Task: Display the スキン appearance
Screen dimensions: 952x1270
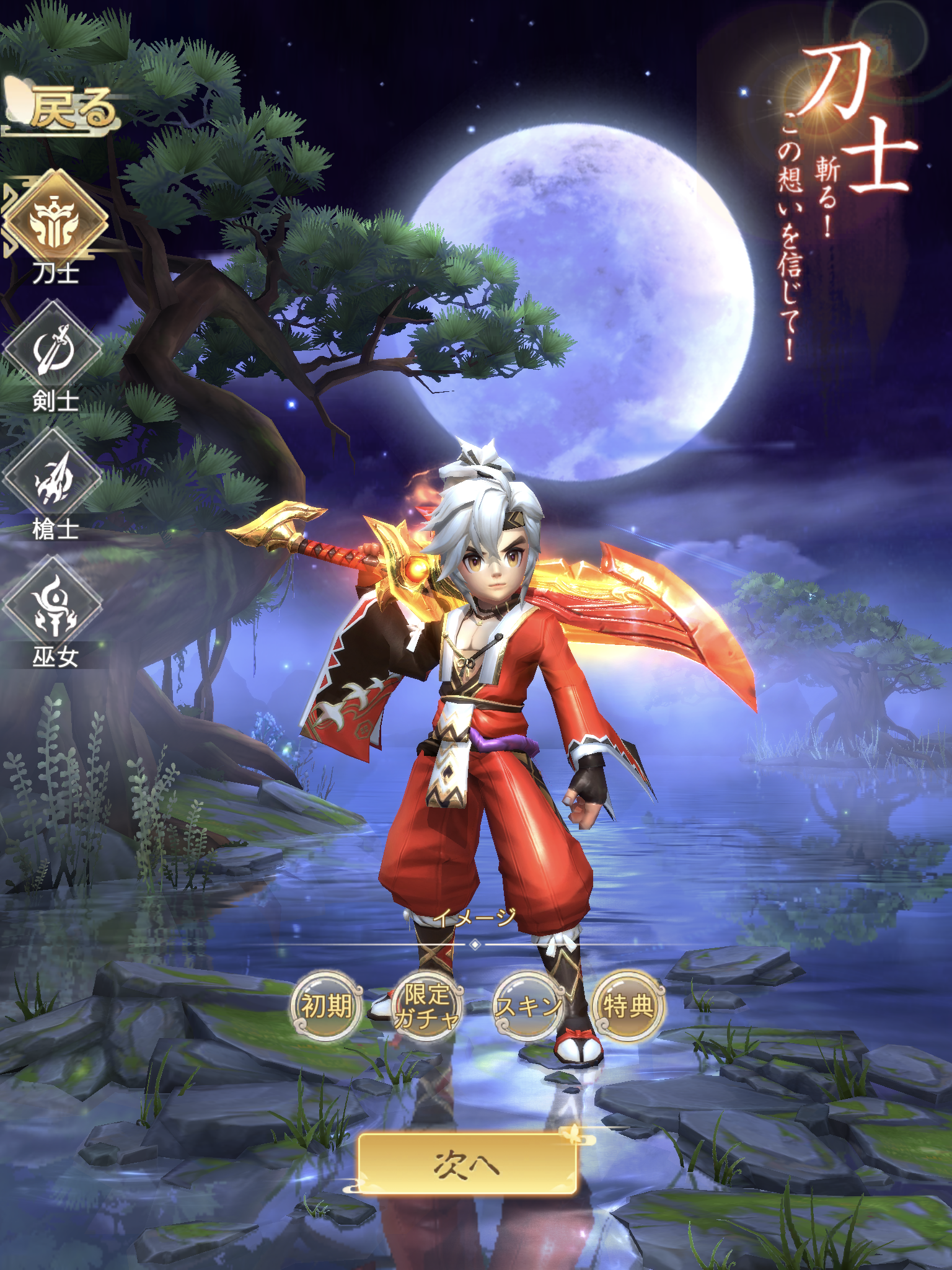Action: (527, 1006)
